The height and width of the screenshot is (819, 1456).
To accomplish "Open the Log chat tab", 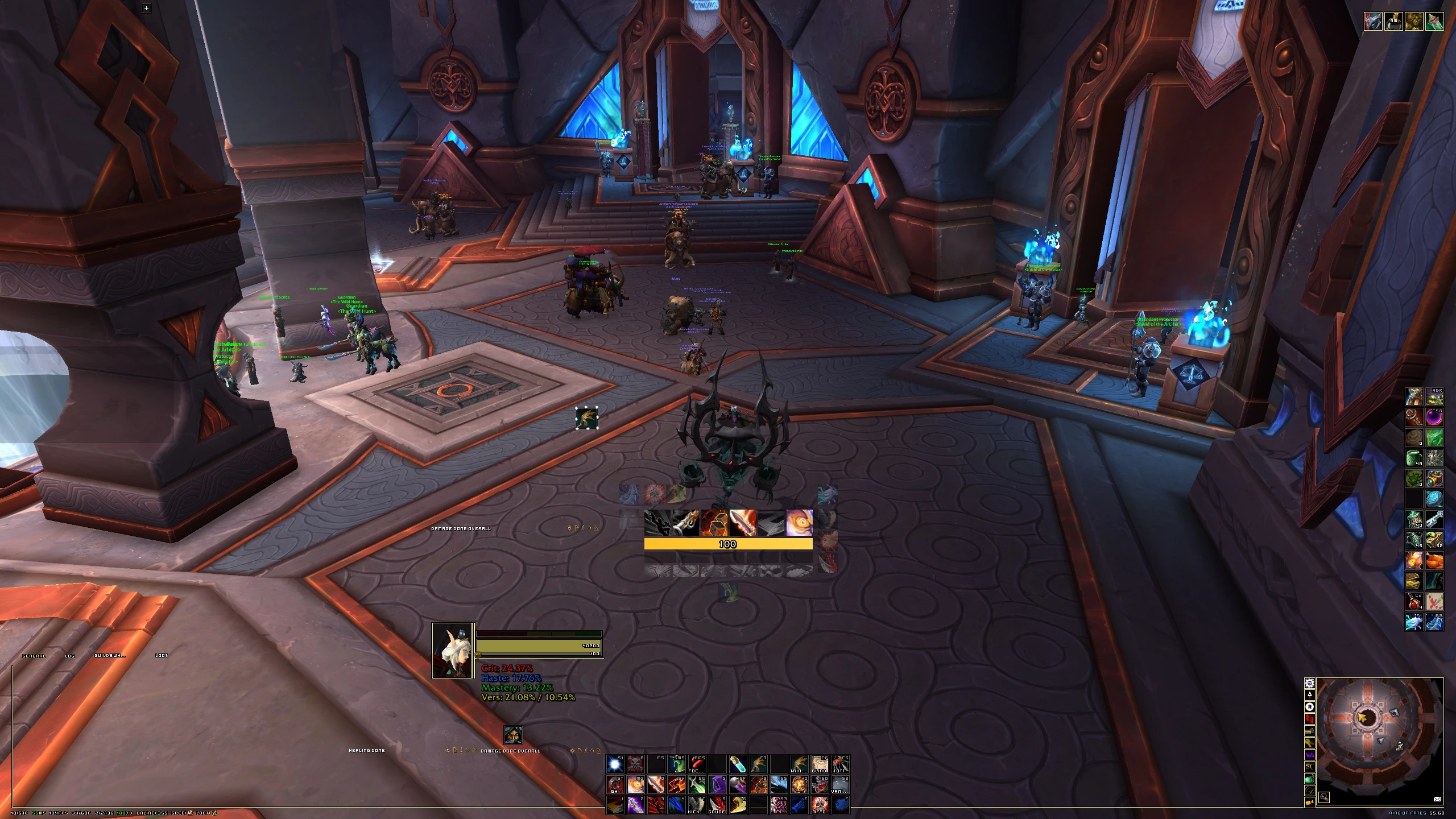I will click(69, 656).
